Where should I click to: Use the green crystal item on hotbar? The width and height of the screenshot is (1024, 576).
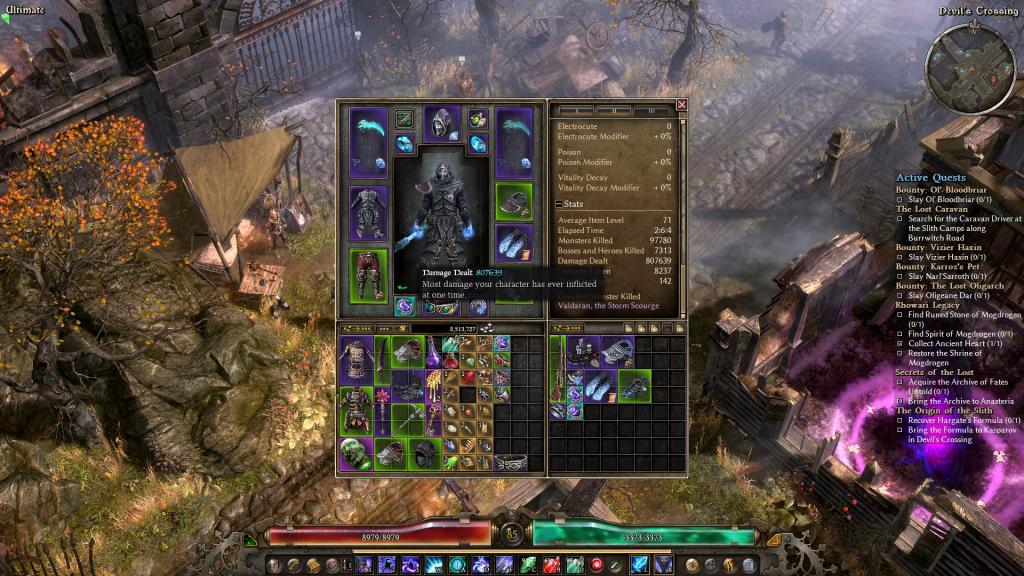coord(527,566)
